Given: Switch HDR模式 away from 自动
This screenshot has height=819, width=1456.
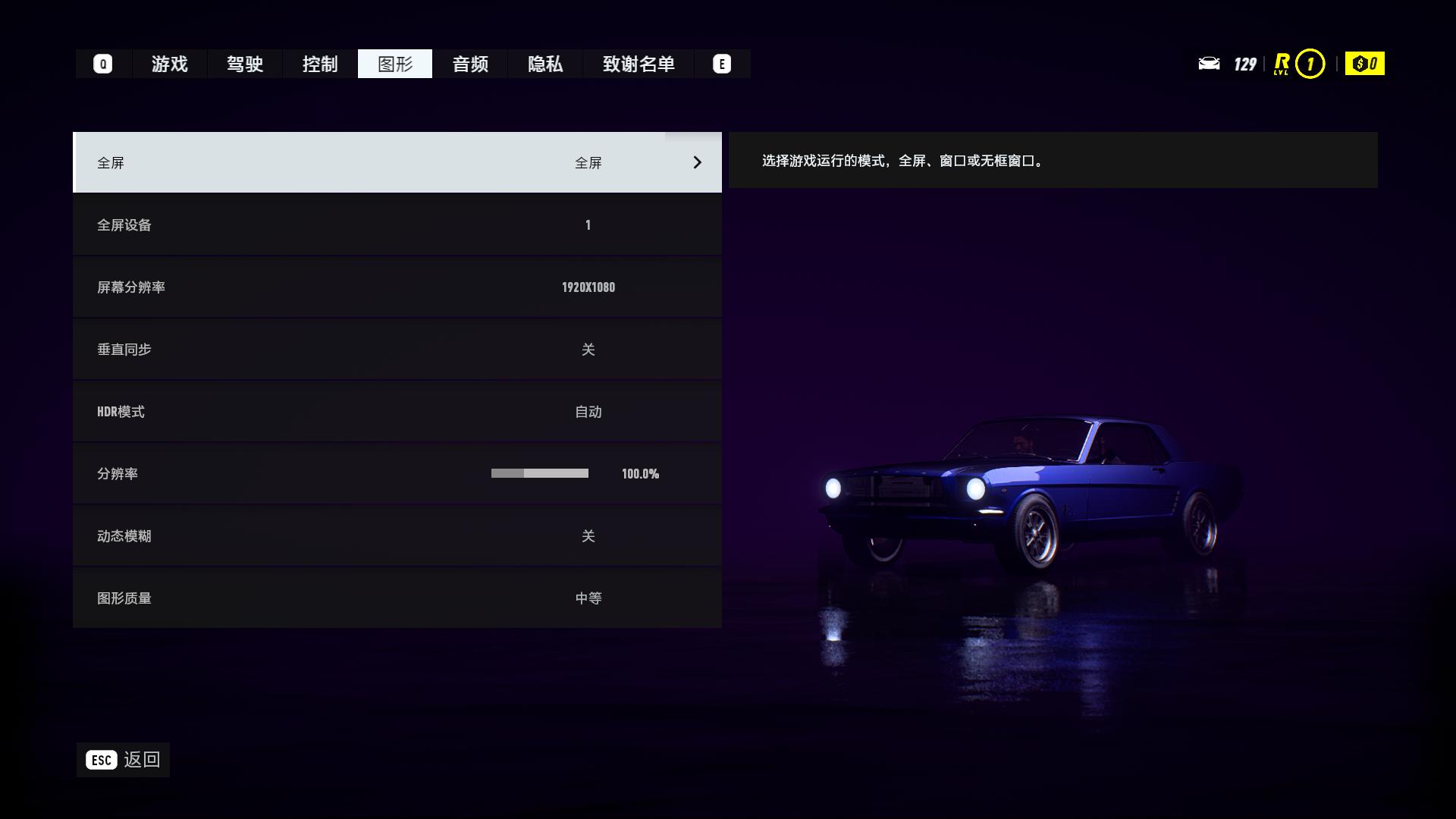Looking at the screenshot, I should [x=397, y=411].
